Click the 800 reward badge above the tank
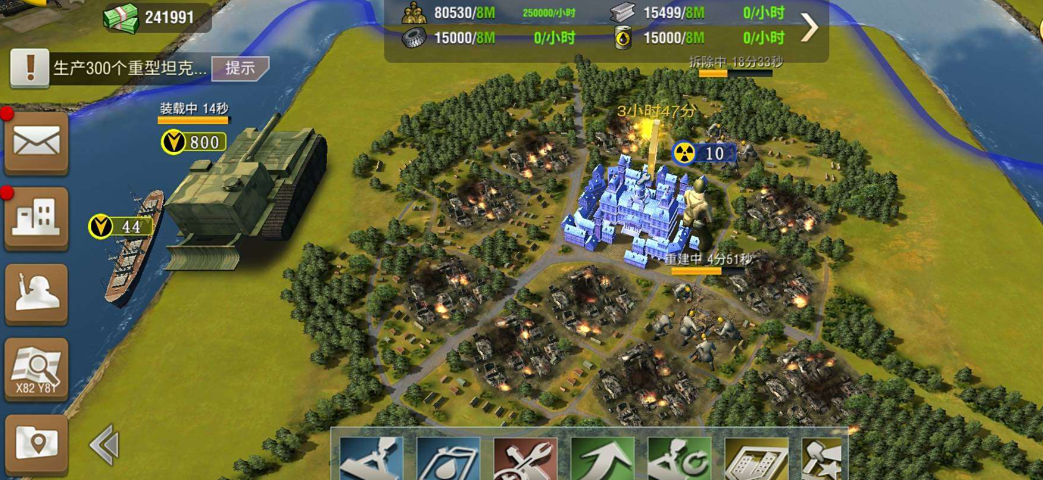 [x=193, y=143]
